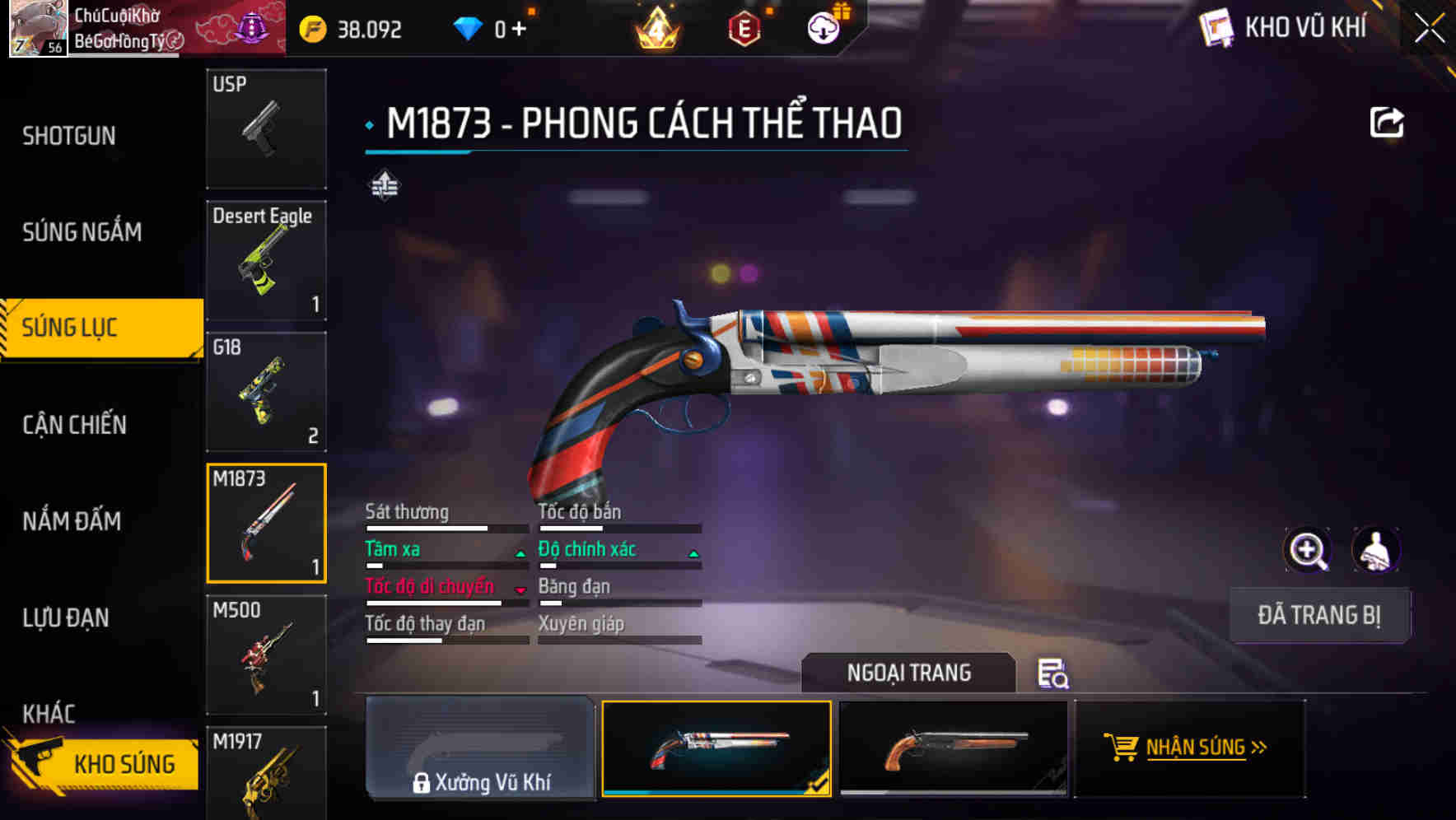Open the locked Xưởng Vũ Khí slot
1456x820 pixels.
click(x=480, y=749)
